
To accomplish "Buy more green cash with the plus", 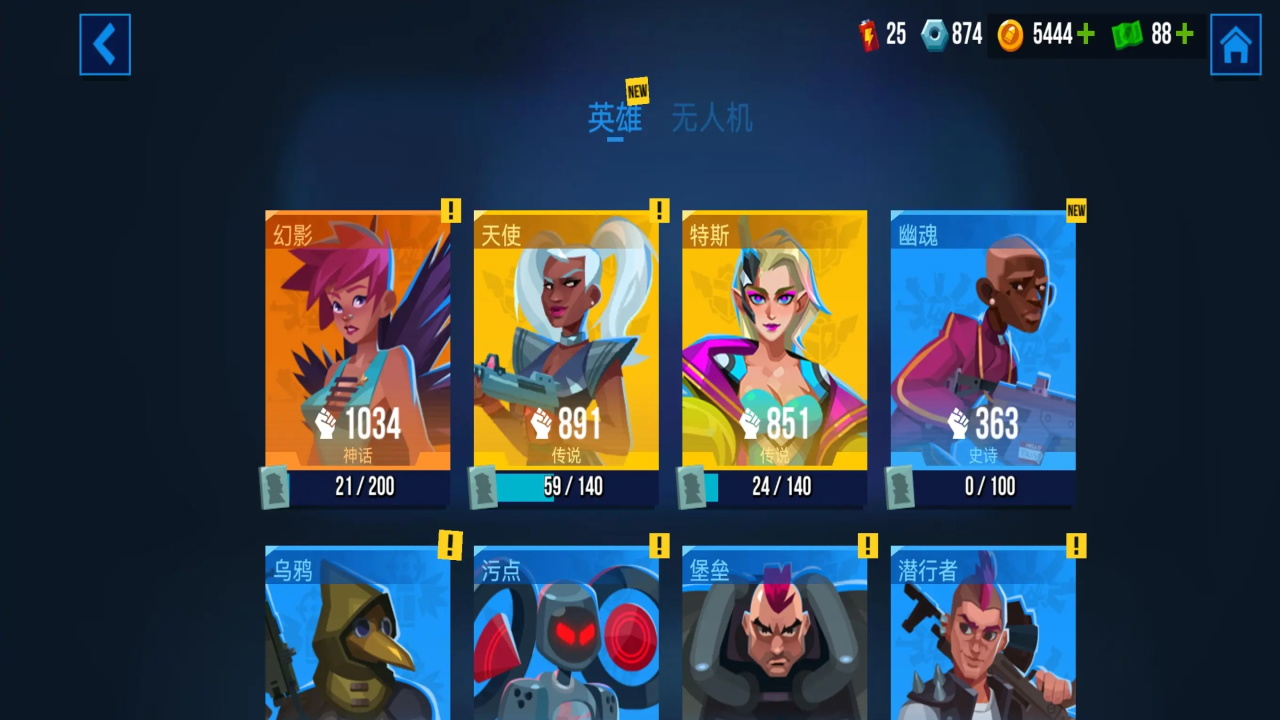I will point(1185,35).
